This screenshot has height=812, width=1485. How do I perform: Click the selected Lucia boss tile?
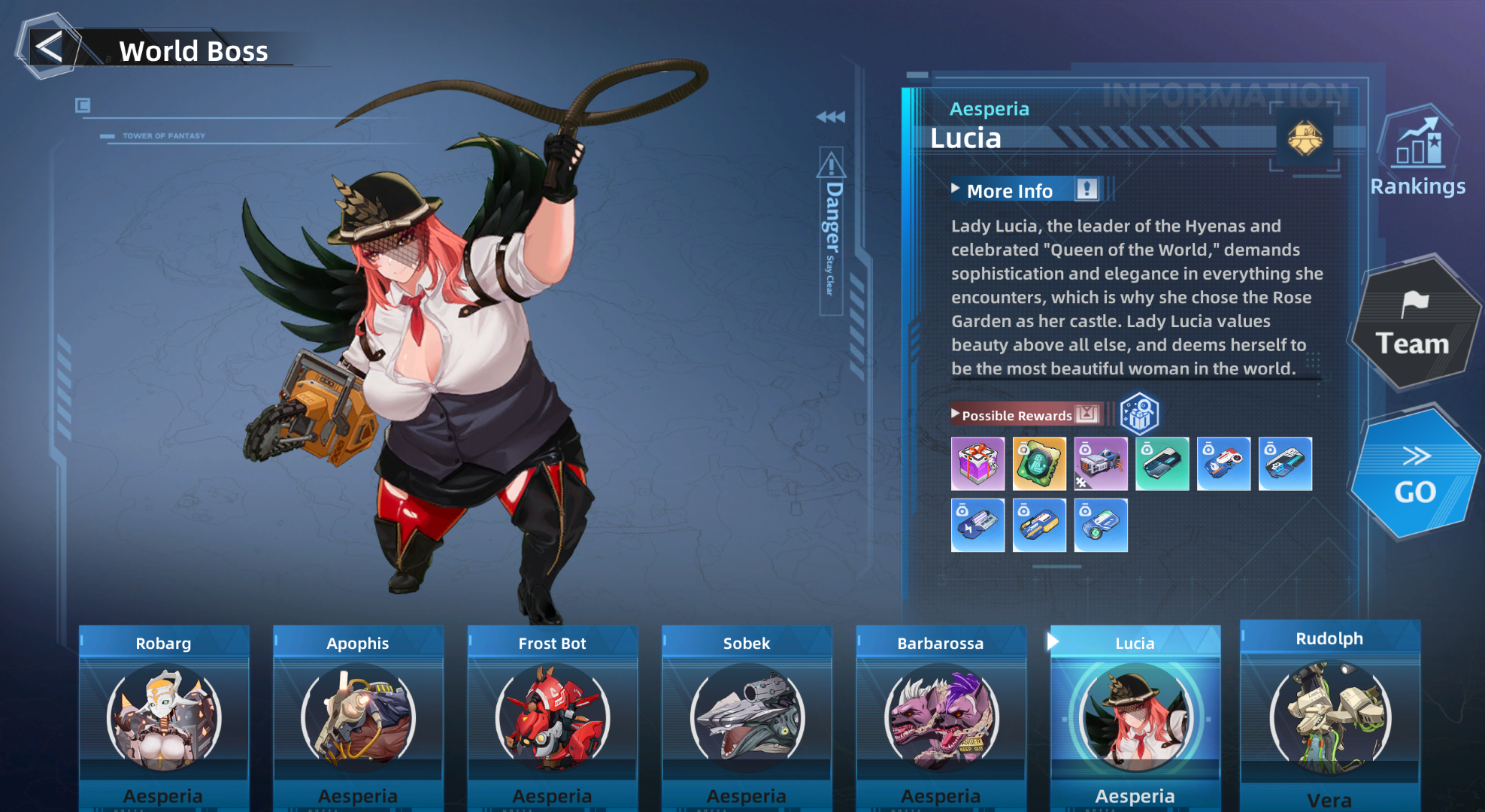tap(1135, 714)
